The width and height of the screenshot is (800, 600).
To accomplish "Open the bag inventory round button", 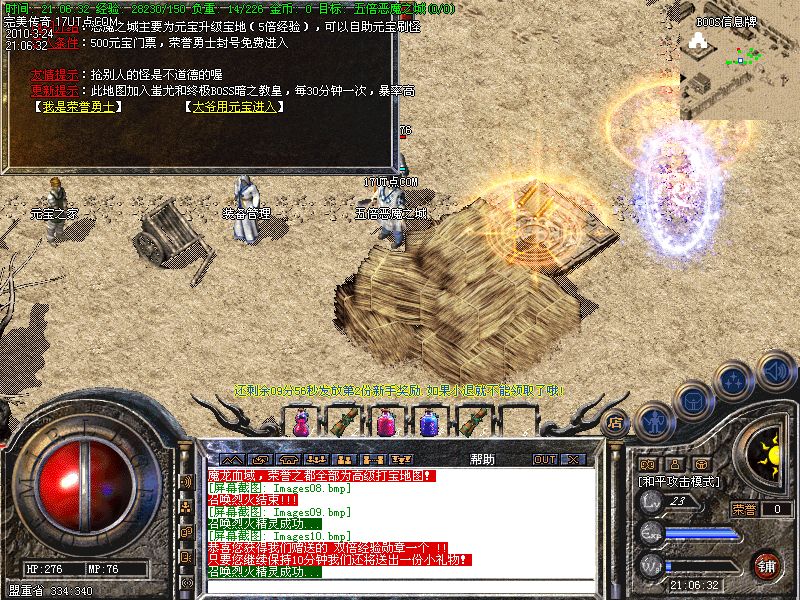I will click(x=692, y=400).
